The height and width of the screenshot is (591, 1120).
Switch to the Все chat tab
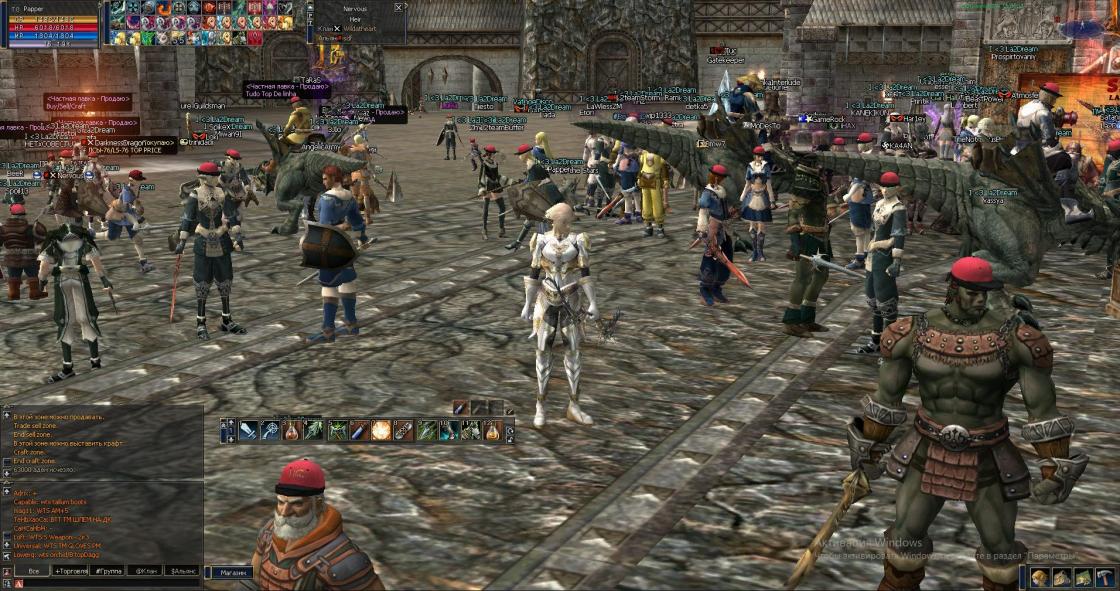coord(34,571)
